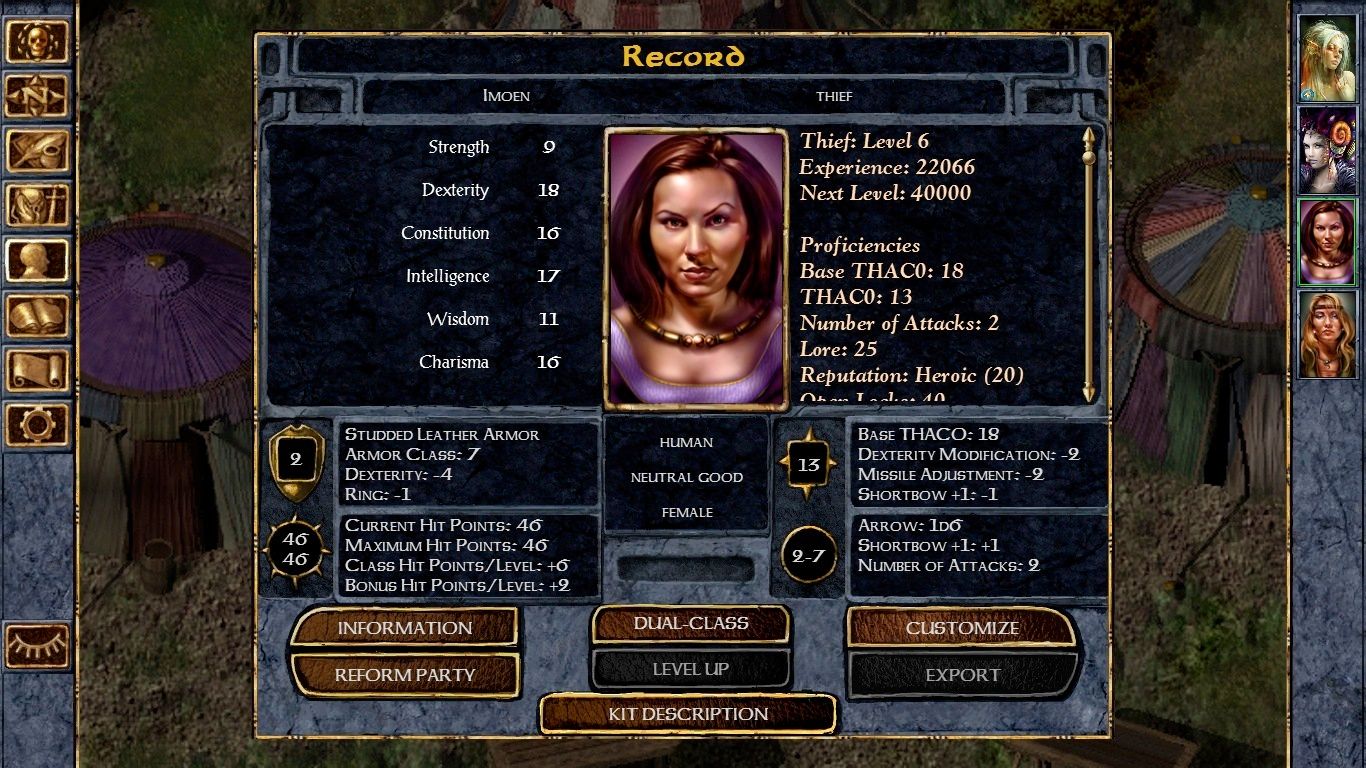Open the journal quill icon
The height and width of the screenshot is (768, 1366).
pyautogui.click(x=38, y=151)
